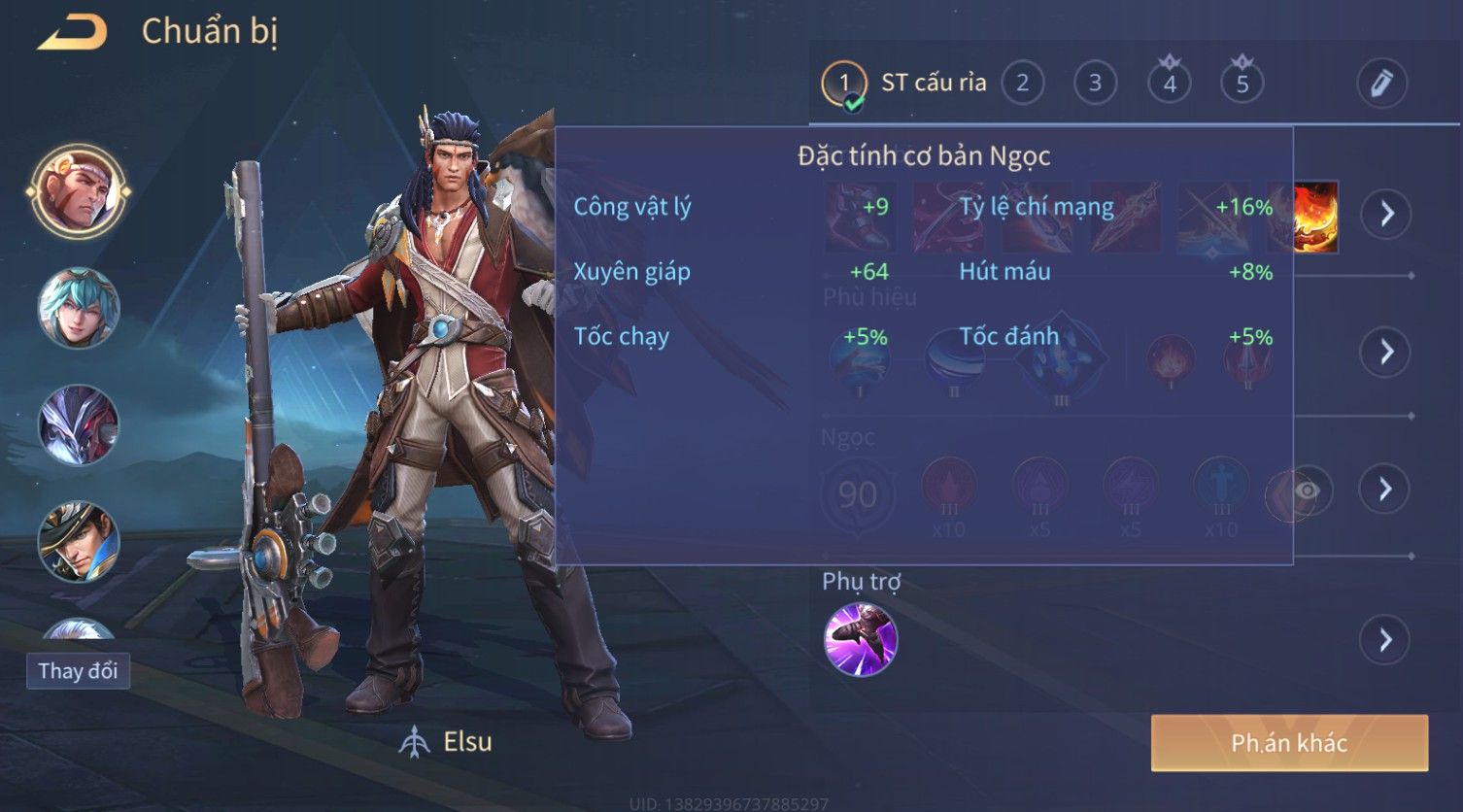Screen dimensions: 1463x812
Task: Click the Phản khác button
Action: 1289,743
